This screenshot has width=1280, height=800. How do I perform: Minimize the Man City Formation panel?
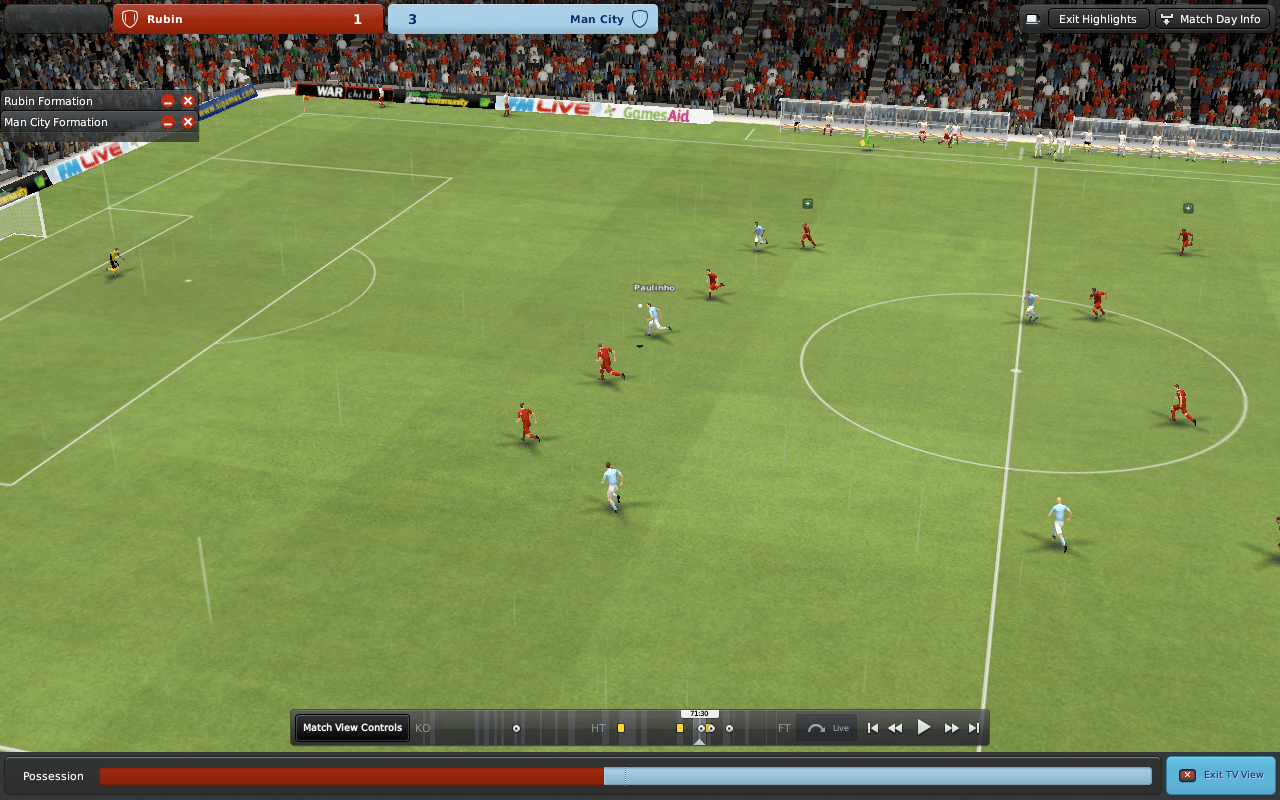click(x=166, y=121)
